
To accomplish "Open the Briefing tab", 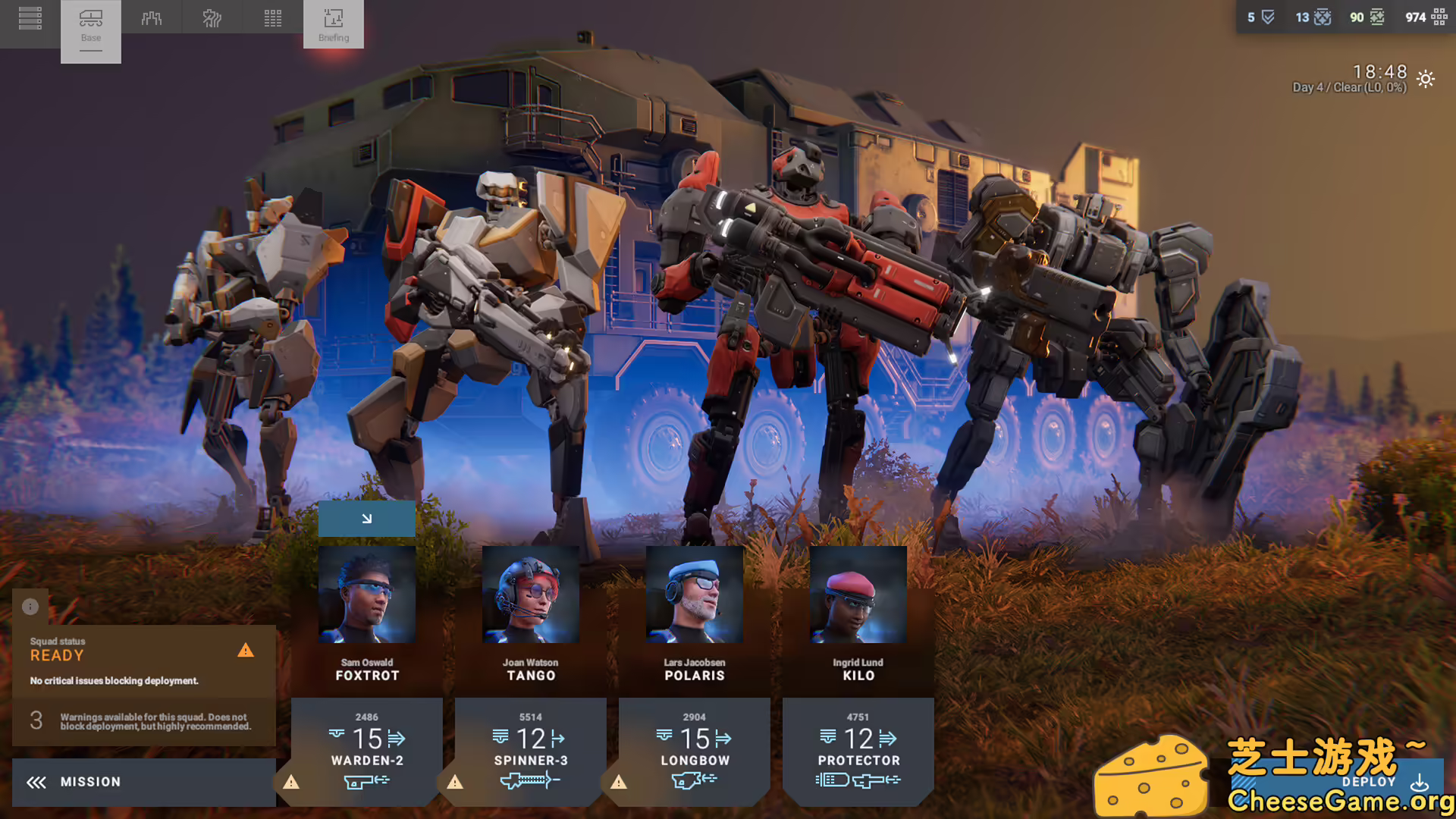I will point(333,25).
